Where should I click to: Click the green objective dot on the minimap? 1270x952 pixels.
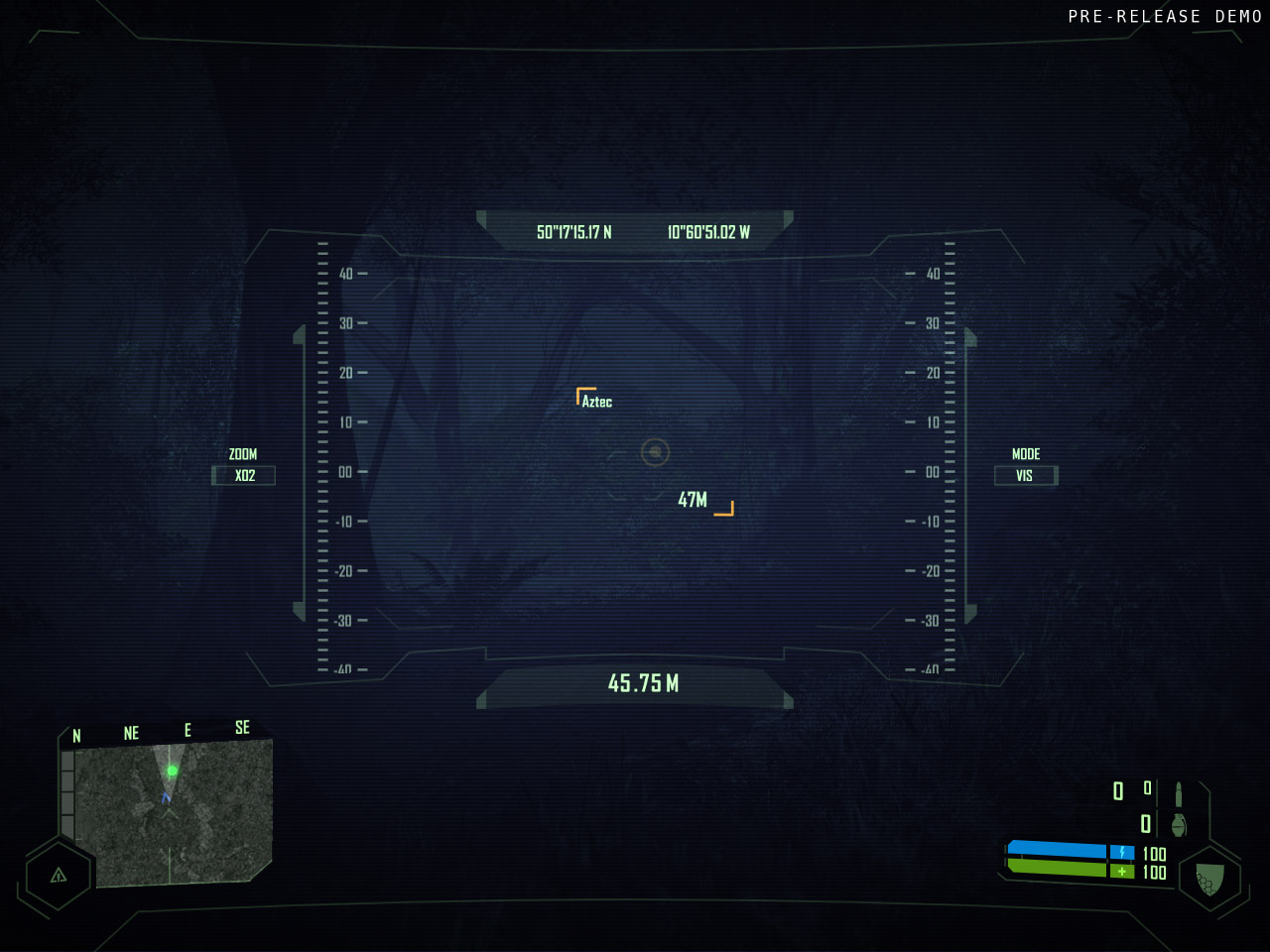point(172,771)
